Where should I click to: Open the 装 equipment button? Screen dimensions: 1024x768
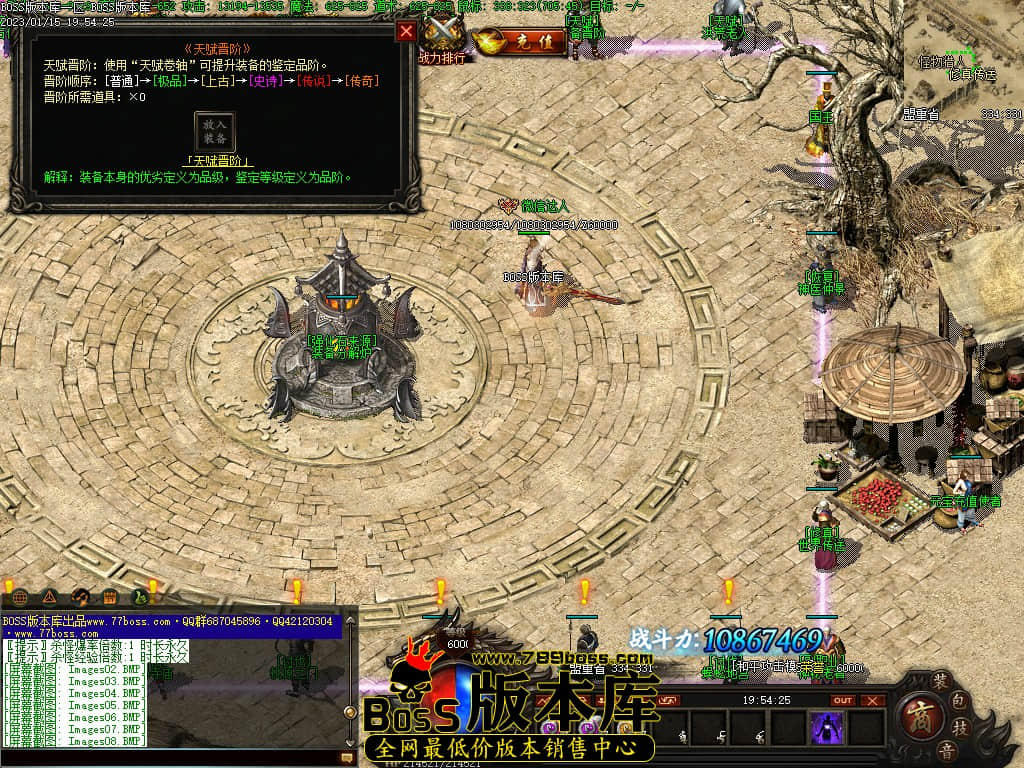941,678
